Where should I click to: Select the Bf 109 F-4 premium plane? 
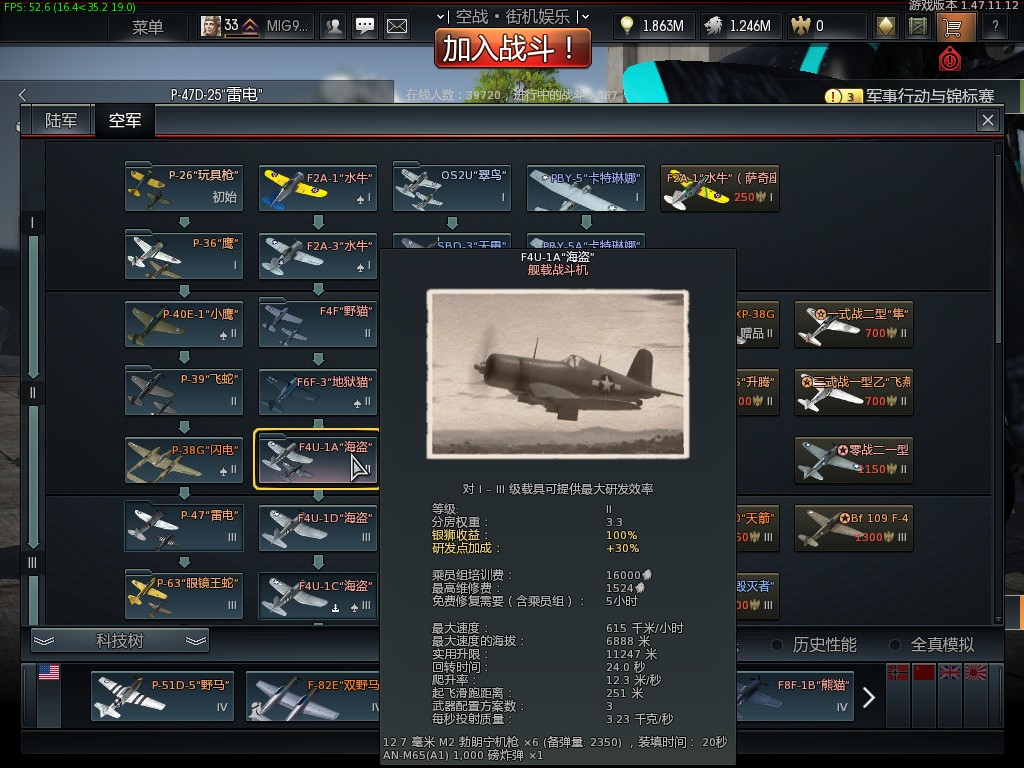click(854, 527)
